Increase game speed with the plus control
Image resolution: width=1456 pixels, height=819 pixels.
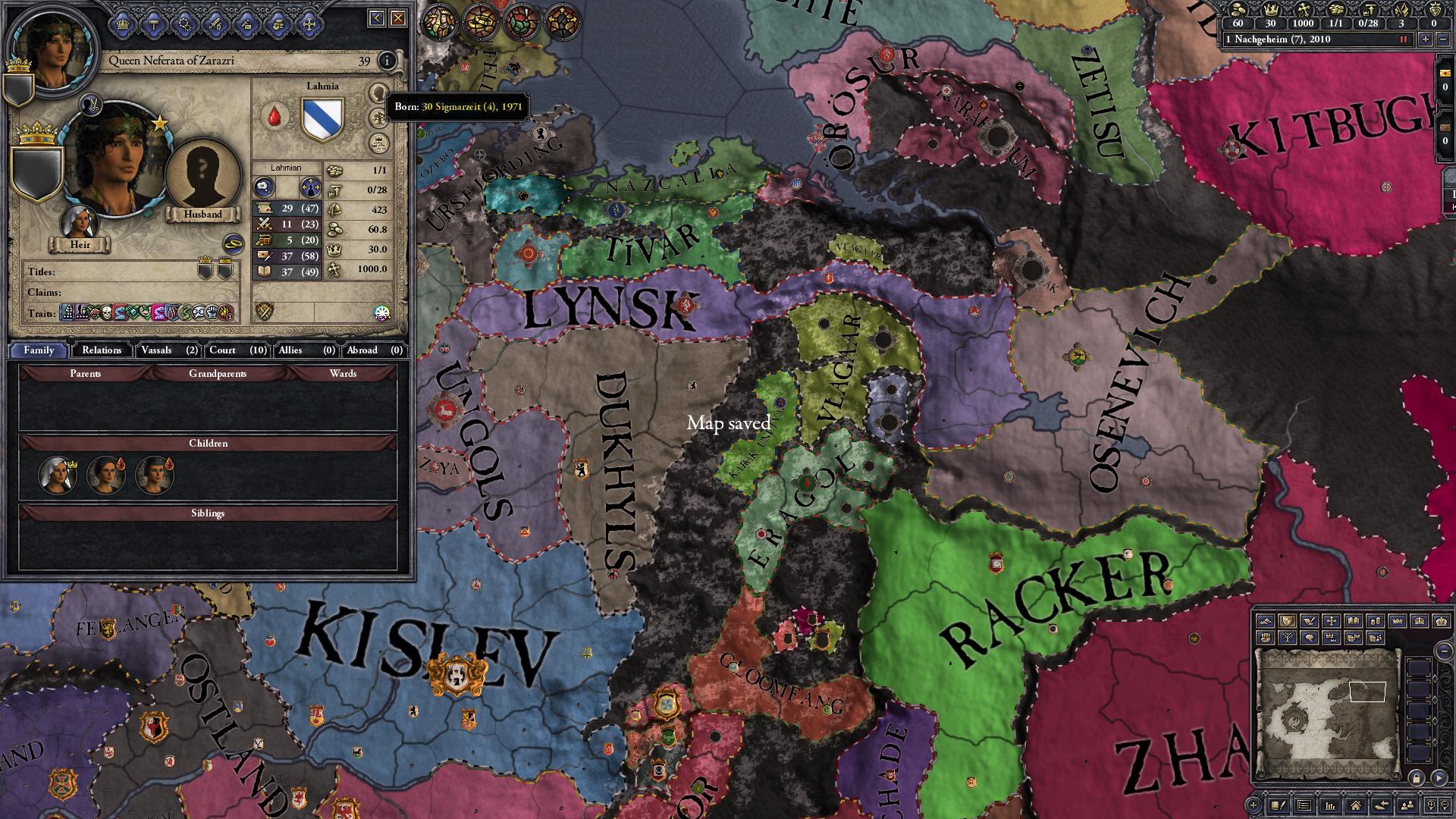click(1426, 40)
